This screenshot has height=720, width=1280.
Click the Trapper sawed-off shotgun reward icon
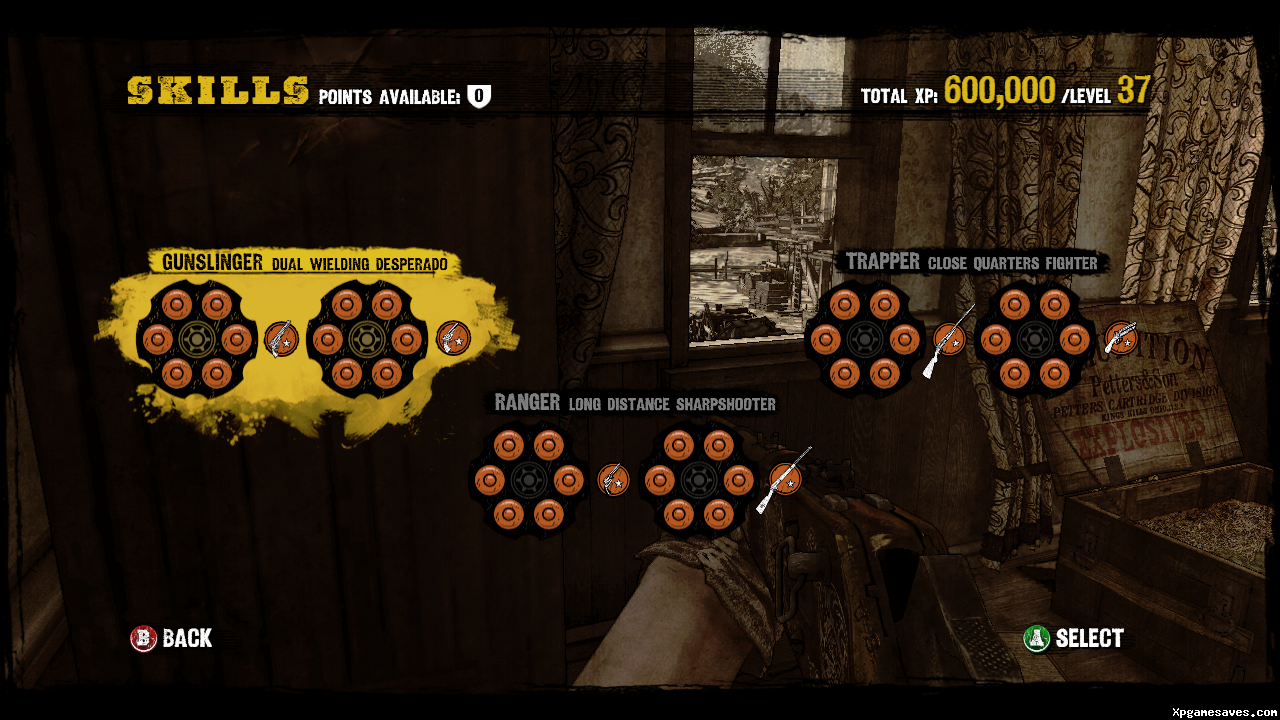click(1120, 339)
